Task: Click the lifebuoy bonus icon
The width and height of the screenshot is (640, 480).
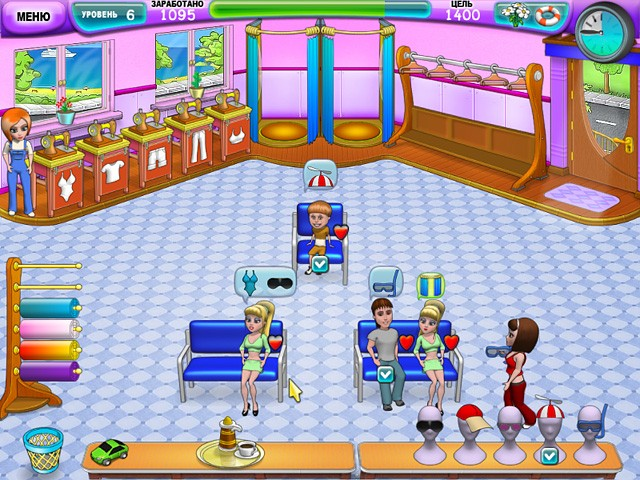Action: click(545, 16)
